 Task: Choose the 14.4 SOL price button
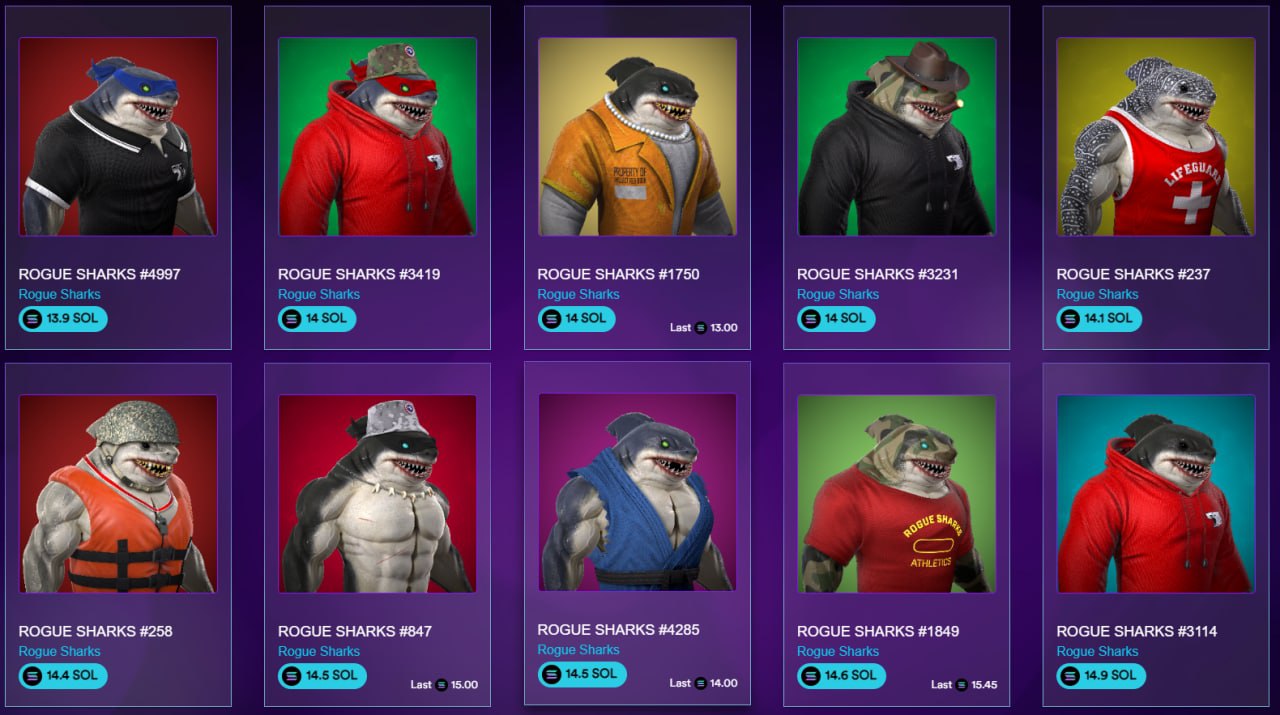click(x=63, y=676)
